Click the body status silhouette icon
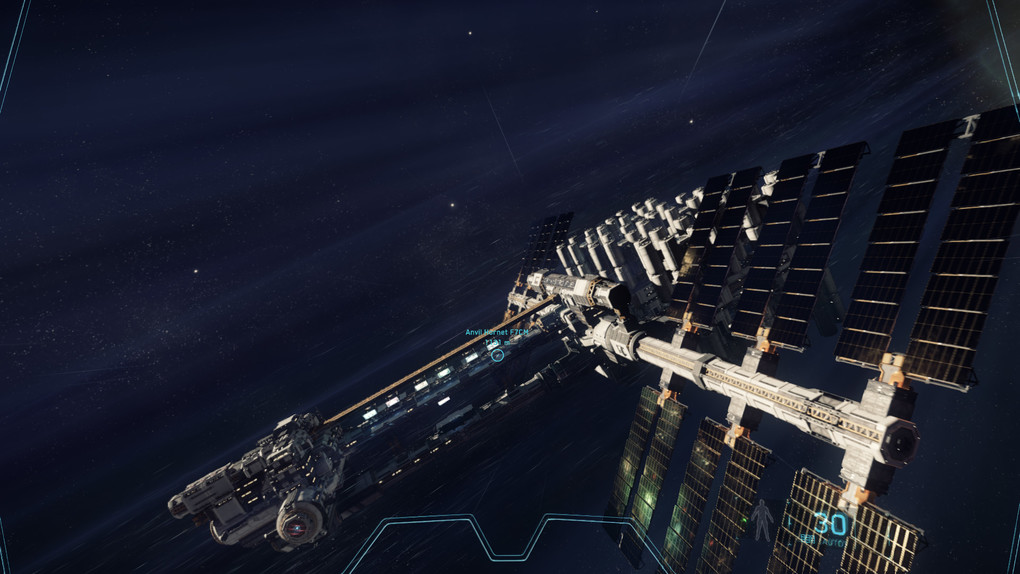 tap(763, 520)
